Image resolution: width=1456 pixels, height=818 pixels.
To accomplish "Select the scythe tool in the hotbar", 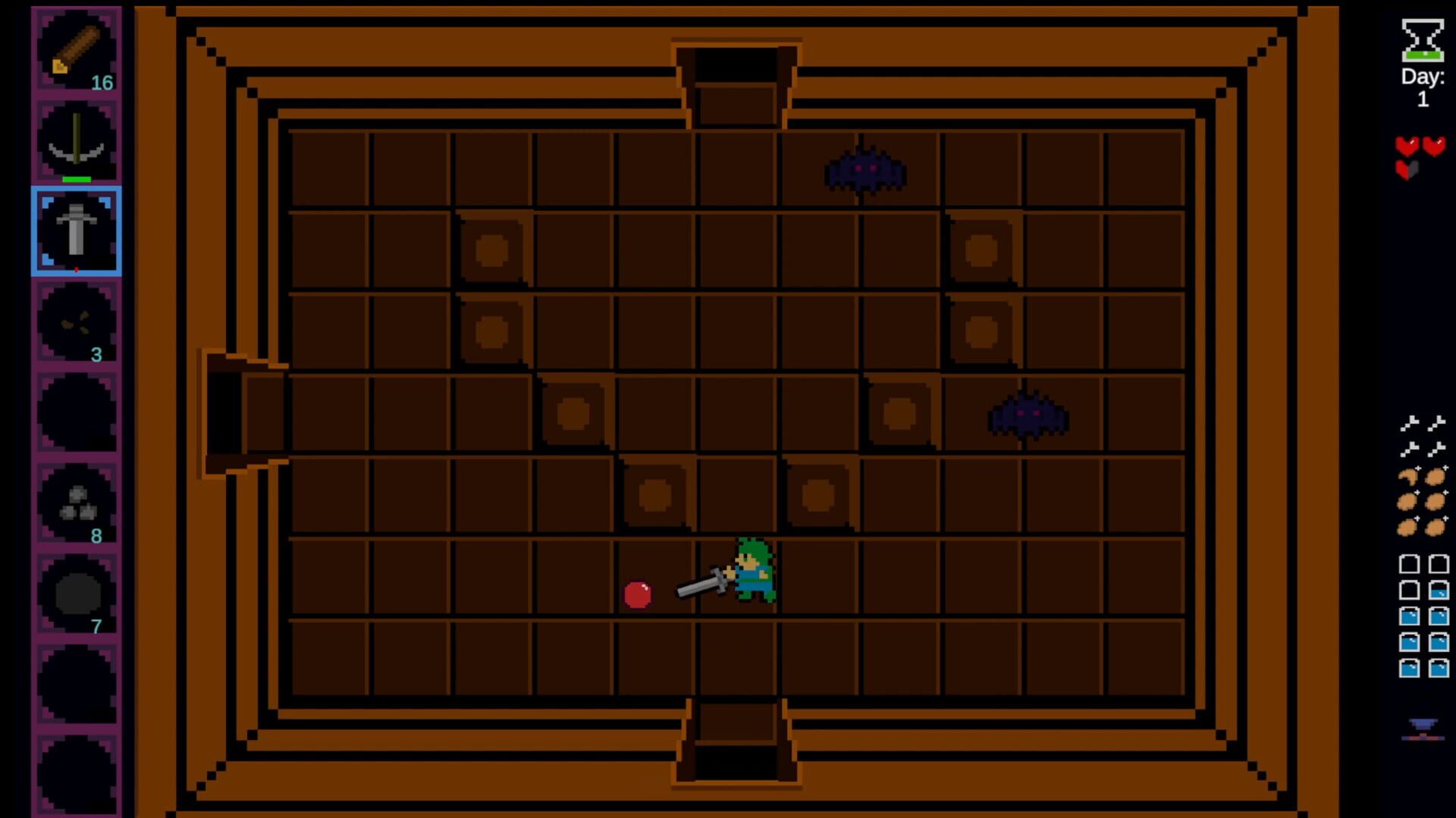I will (76, 139).
